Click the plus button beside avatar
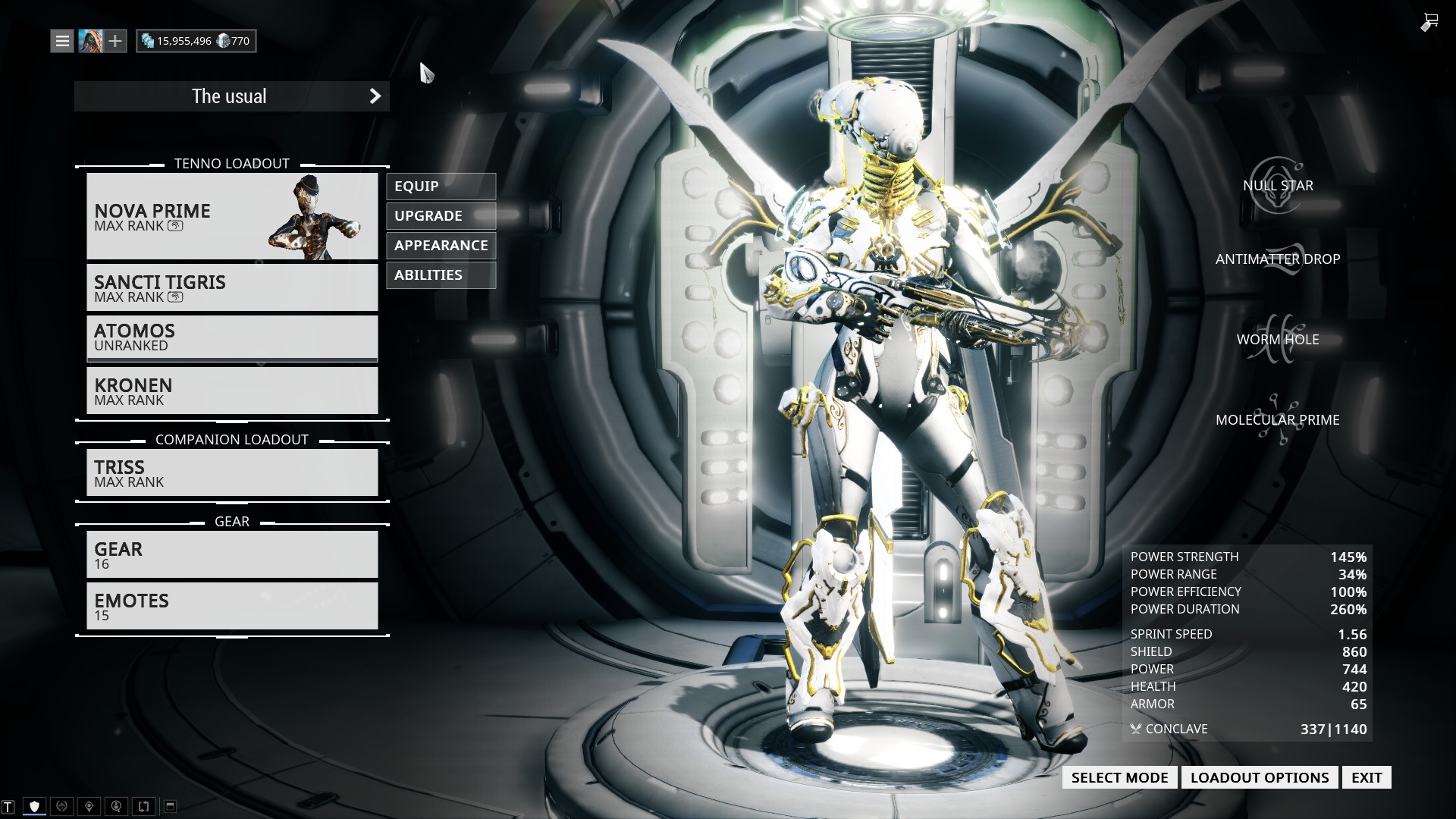This screenshot has height=819, width=1456. point(115,41)
